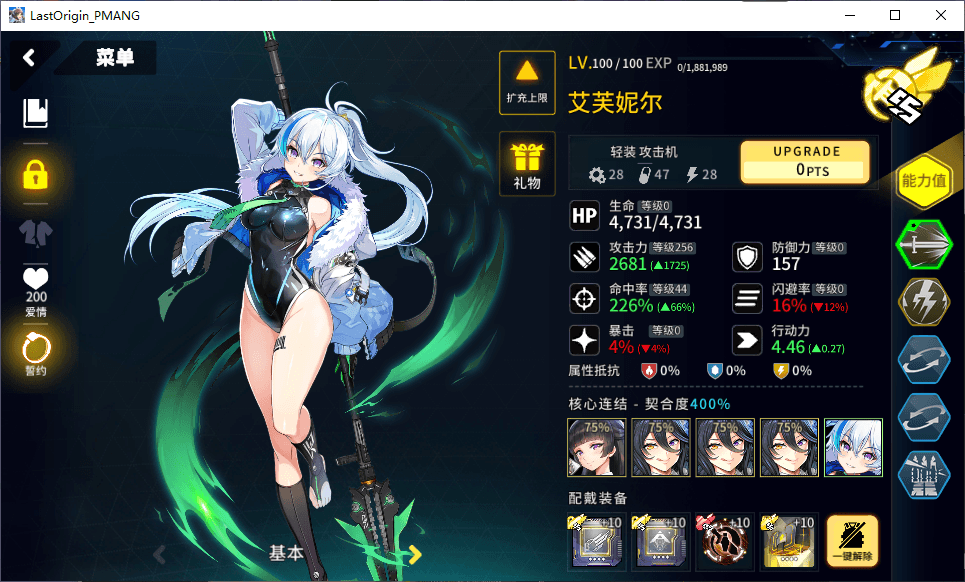Viewport: 965px width, 582px height.
Task: Open the golden equipment slot
Action: tap(789, 543)
